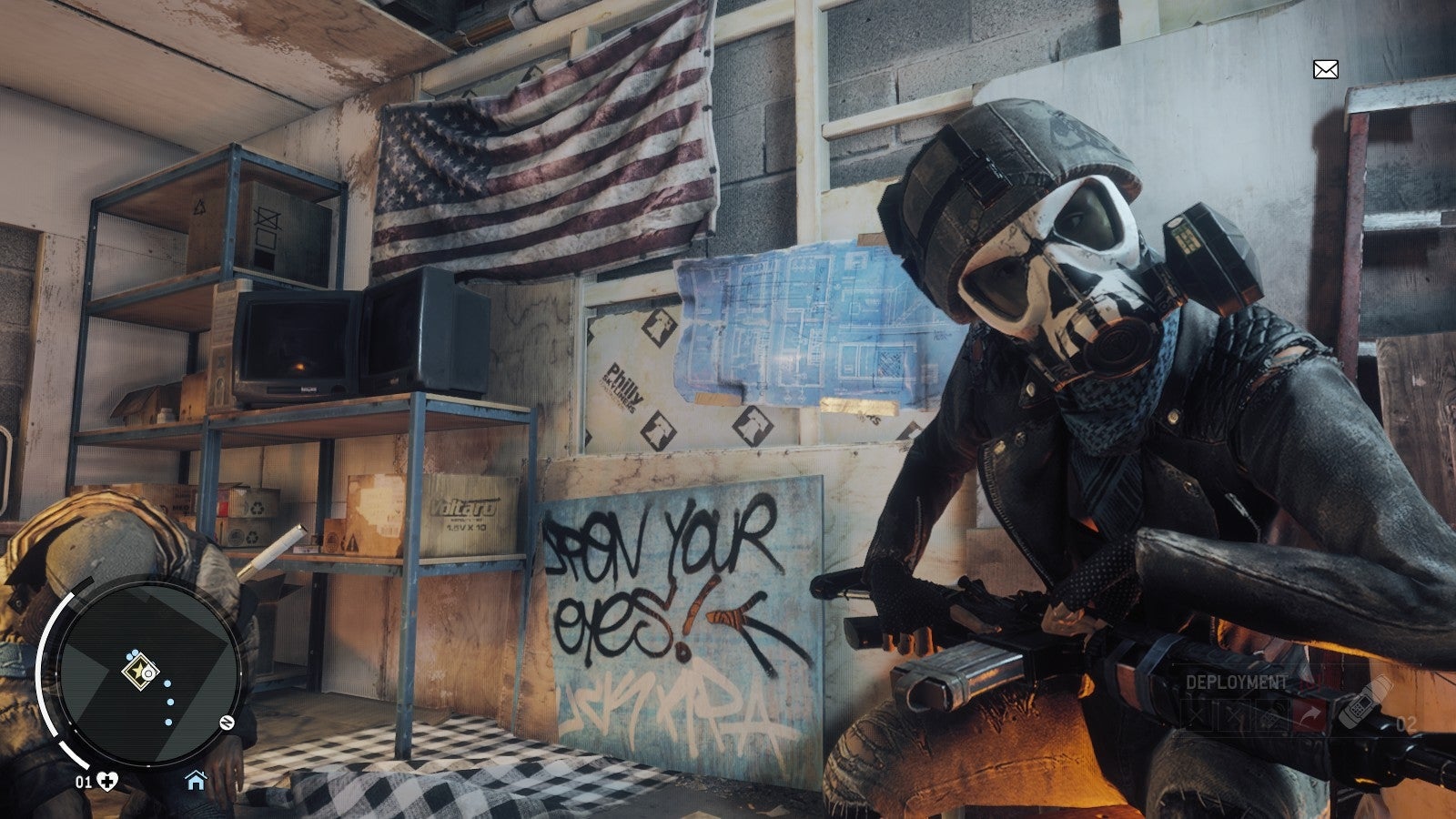
Task: Toggle the second crossed-out deployment slot
Action: [1234, 715]
